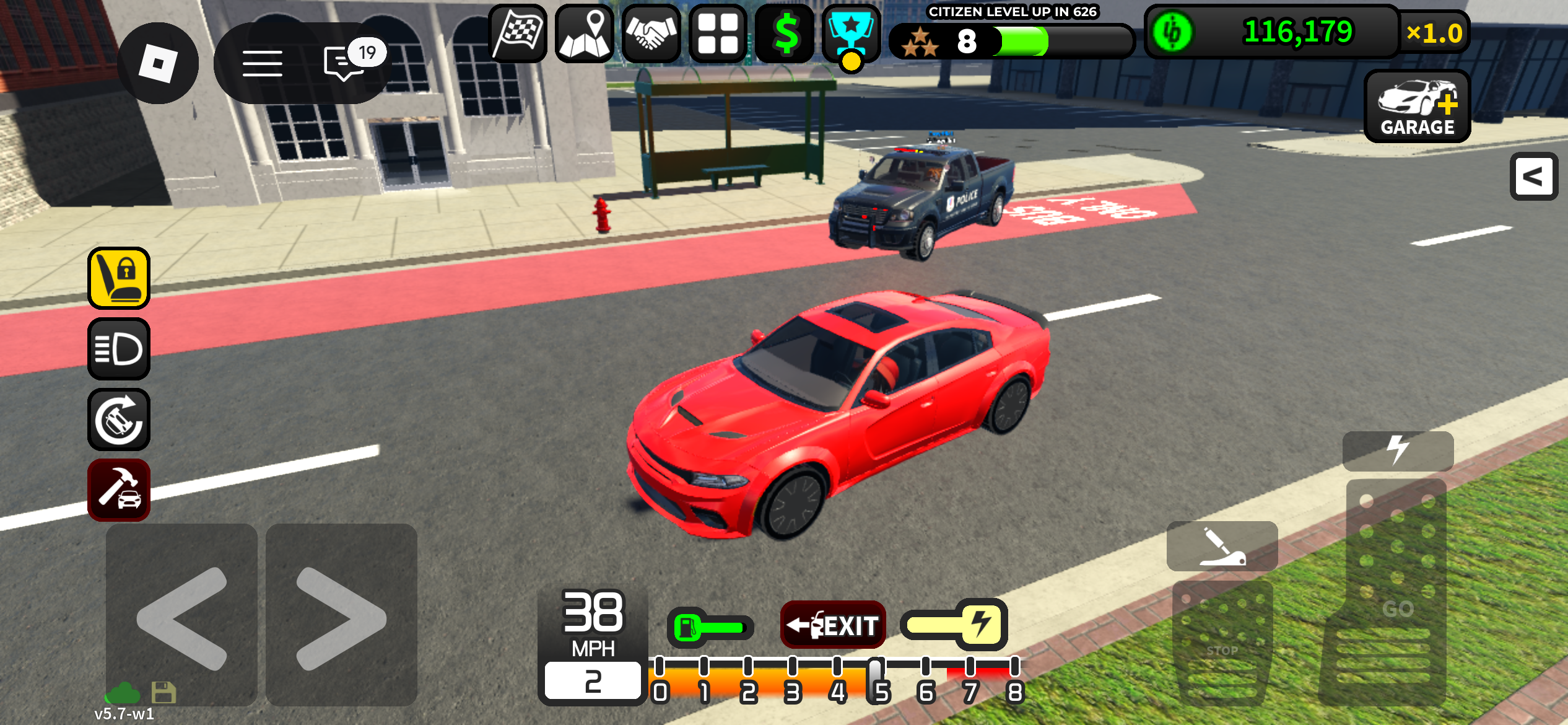Open the four-squares grid menu

718,33
